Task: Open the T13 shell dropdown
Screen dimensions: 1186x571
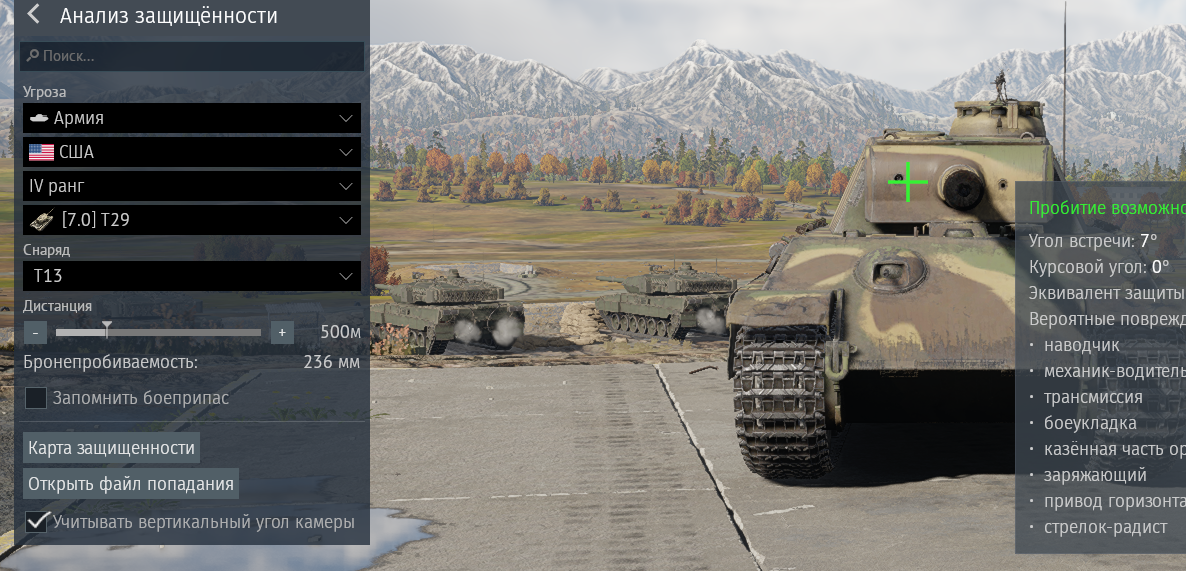Action: (191, 276)
